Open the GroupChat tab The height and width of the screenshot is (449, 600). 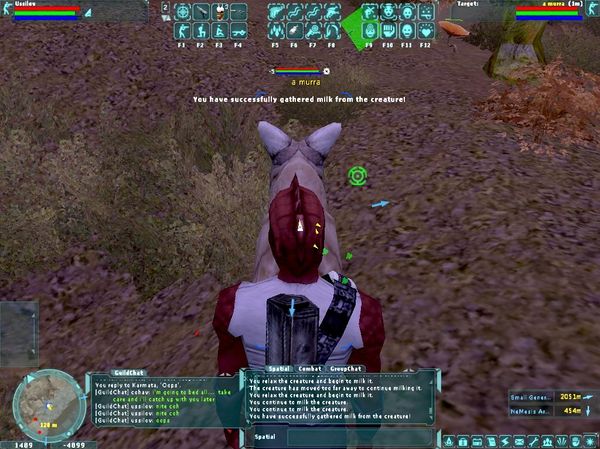[x=346, y=369]
